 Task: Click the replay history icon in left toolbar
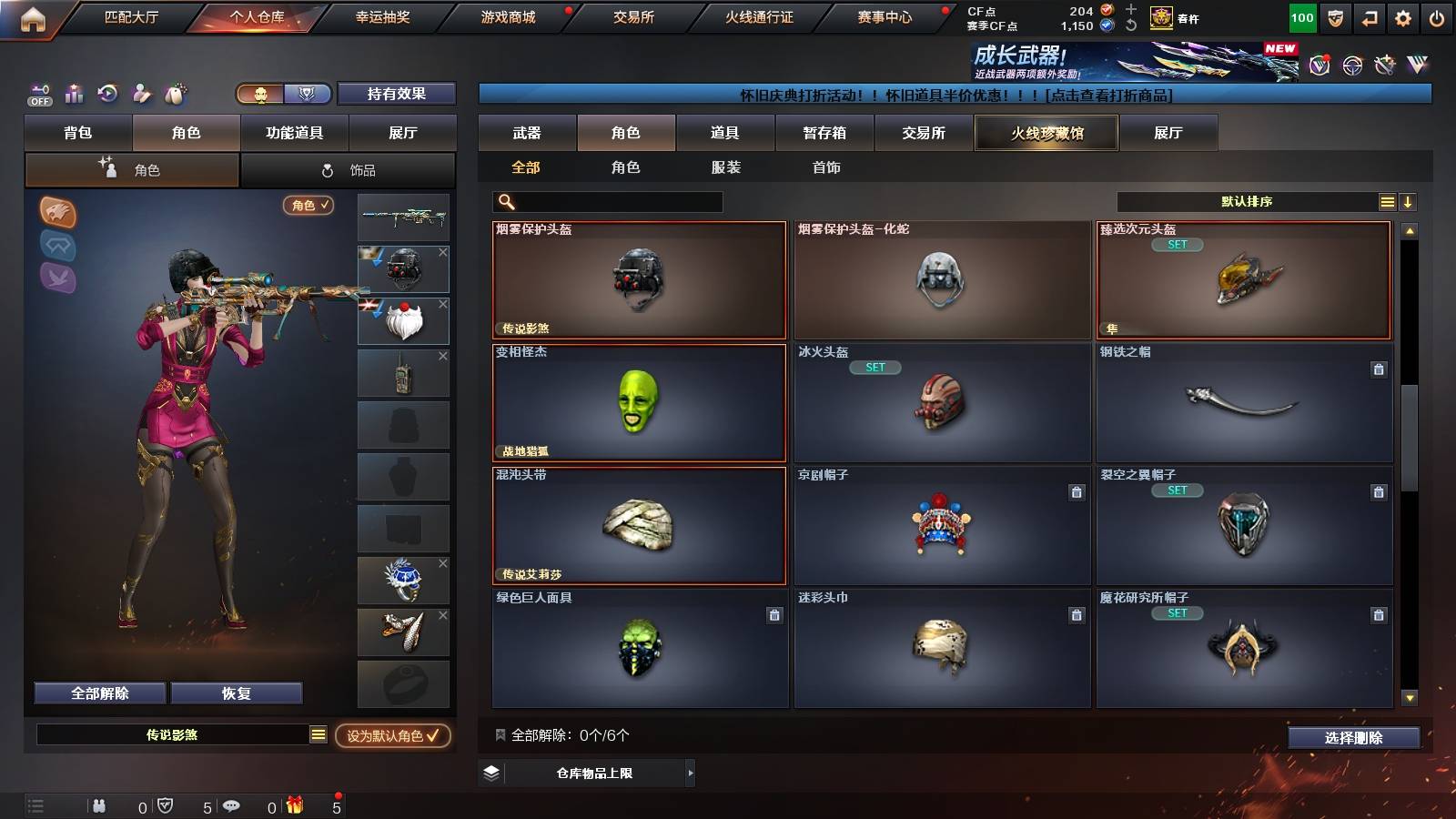tap(107, 93)
